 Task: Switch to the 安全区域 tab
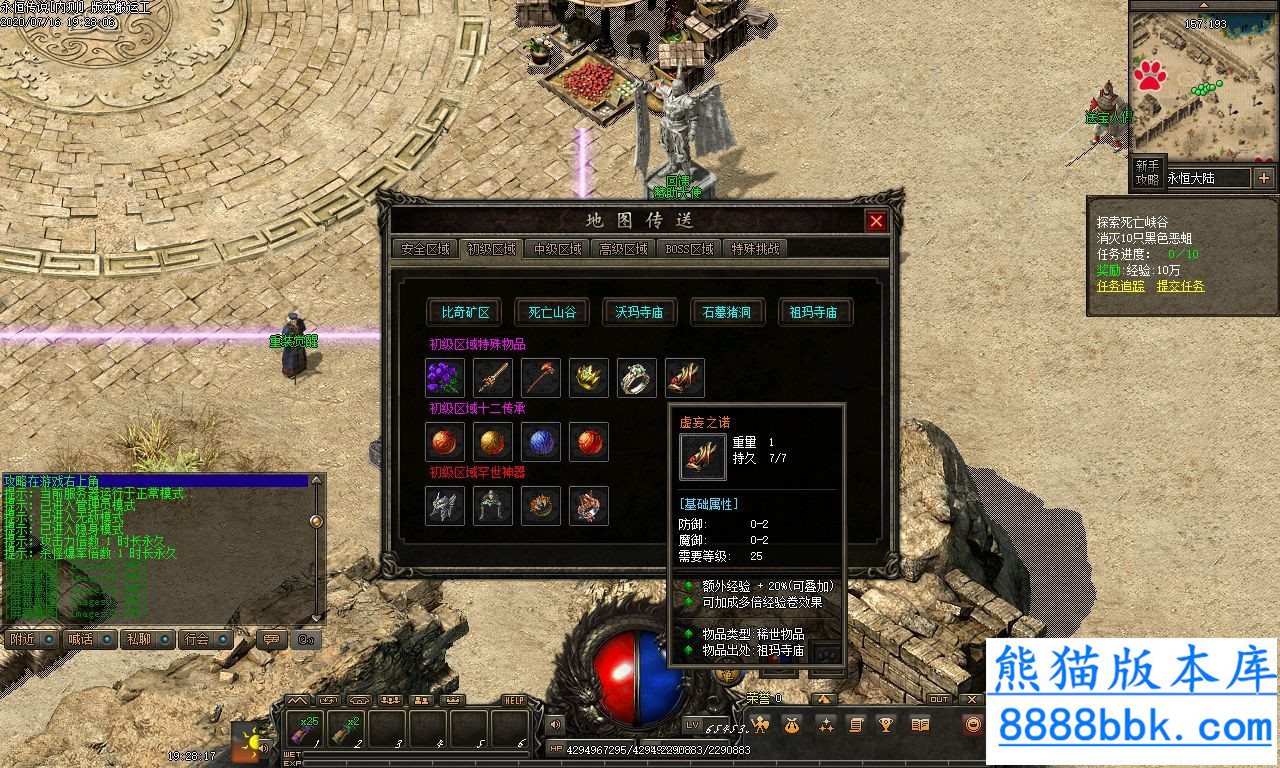coord(425,249)
